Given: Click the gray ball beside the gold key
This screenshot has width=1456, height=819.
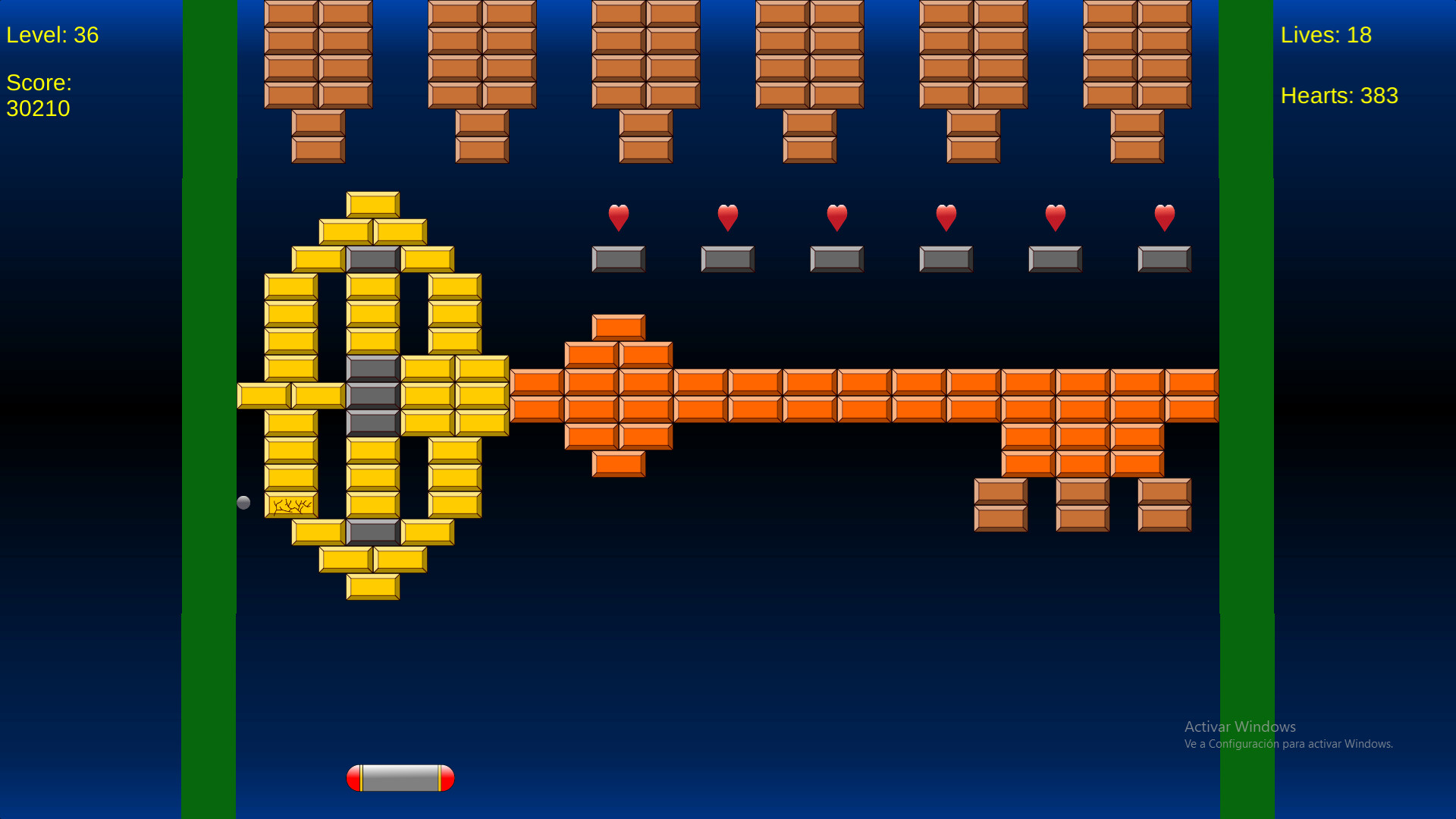Looking at the screenshot, I should click(x=244, y=502).
